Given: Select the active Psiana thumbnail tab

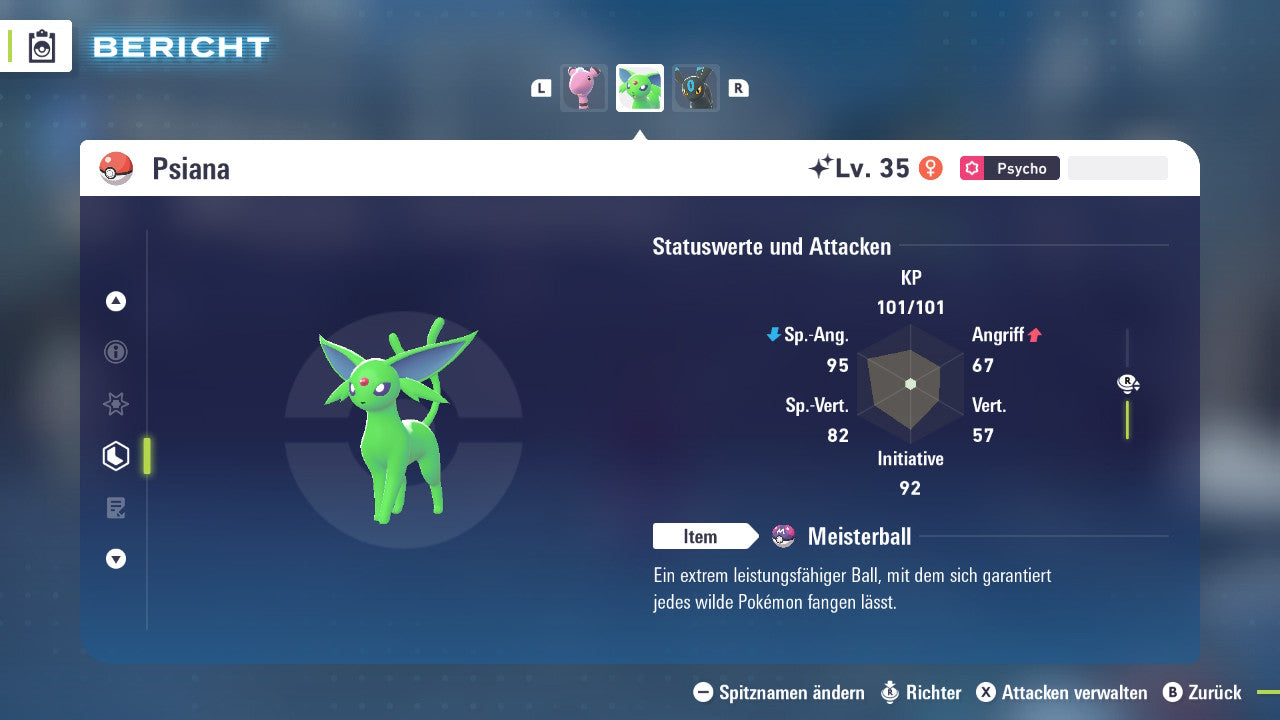Looking at the screenshot, I should 639,87.
